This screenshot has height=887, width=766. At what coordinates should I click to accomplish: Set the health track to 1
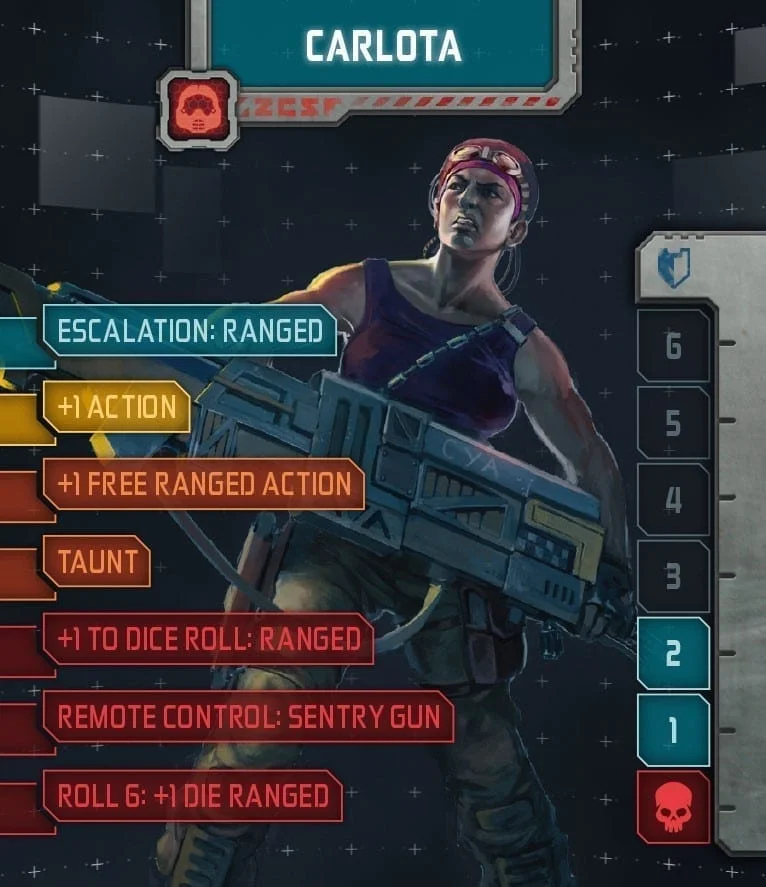673,731
